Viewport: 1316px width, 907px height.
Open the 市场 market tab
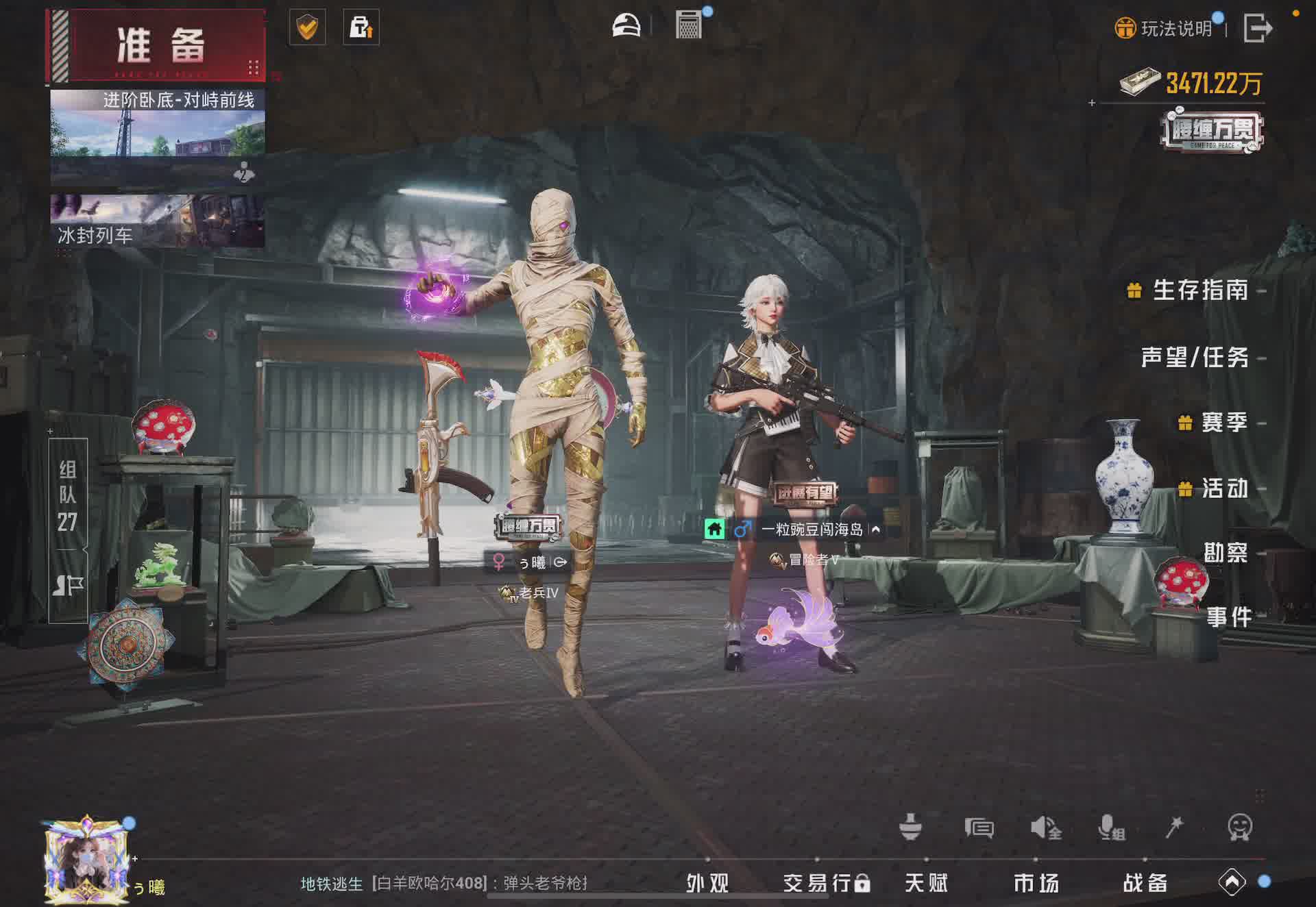(1036, 883)
